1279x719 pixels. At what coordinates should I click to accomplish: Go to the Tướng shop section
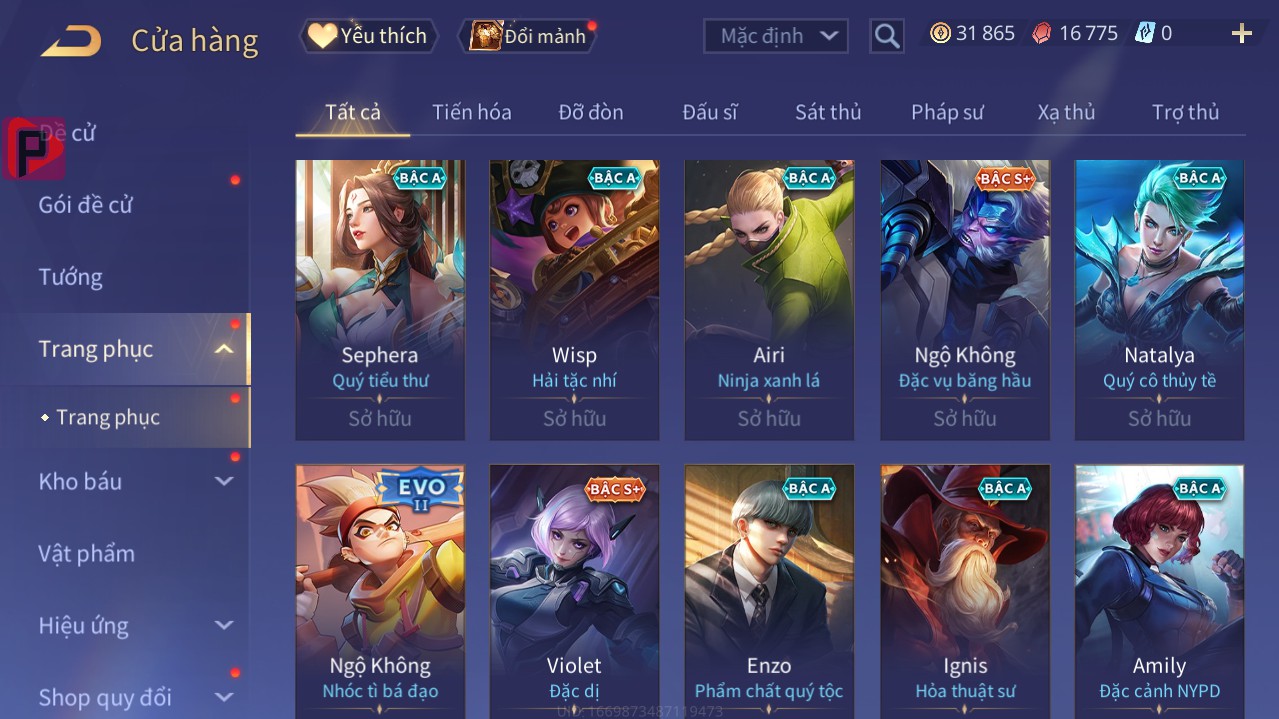click(71, 277)
